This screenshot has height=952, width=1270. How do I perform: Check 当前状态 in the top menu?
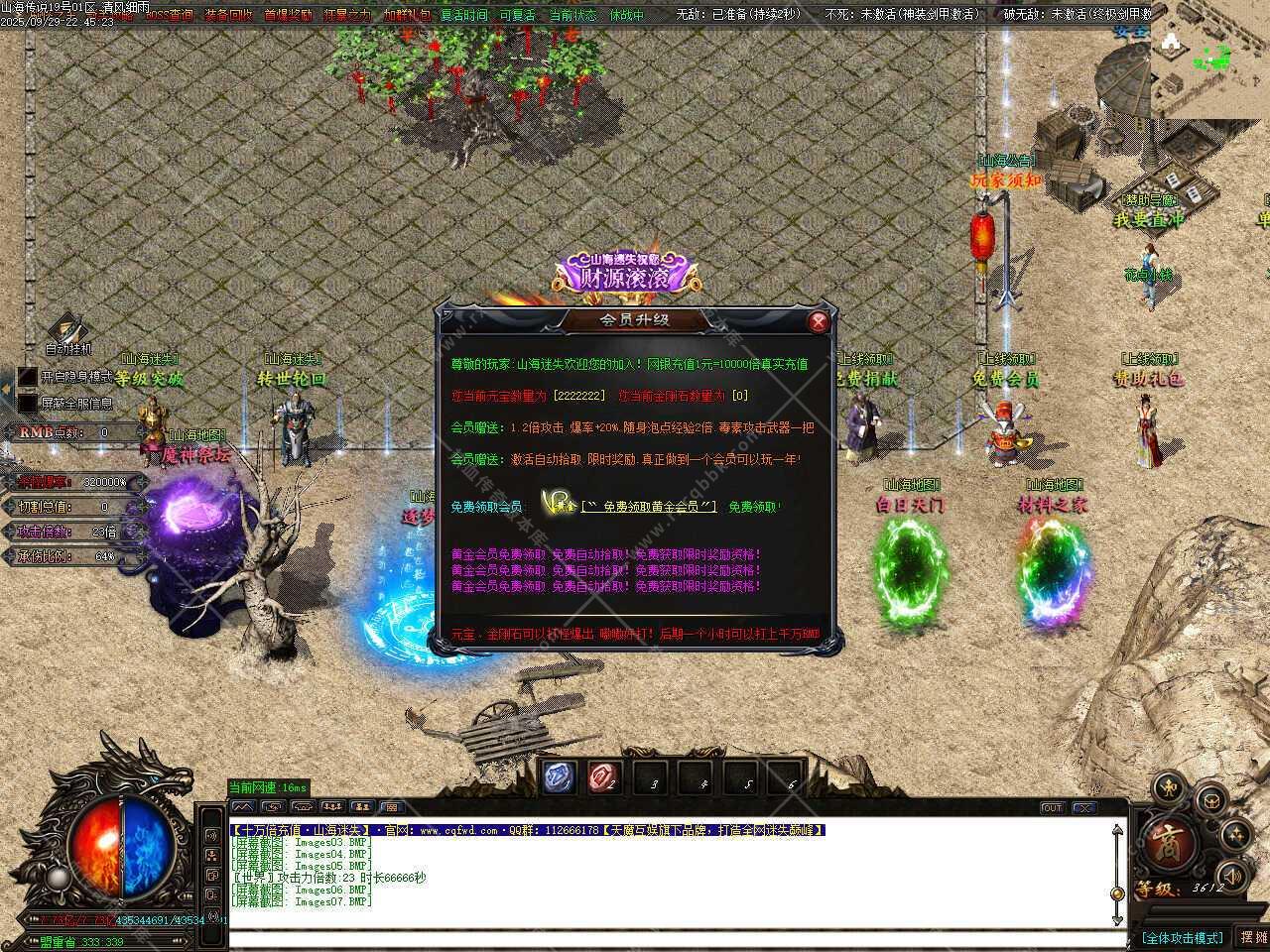click(x=573, y=15)
